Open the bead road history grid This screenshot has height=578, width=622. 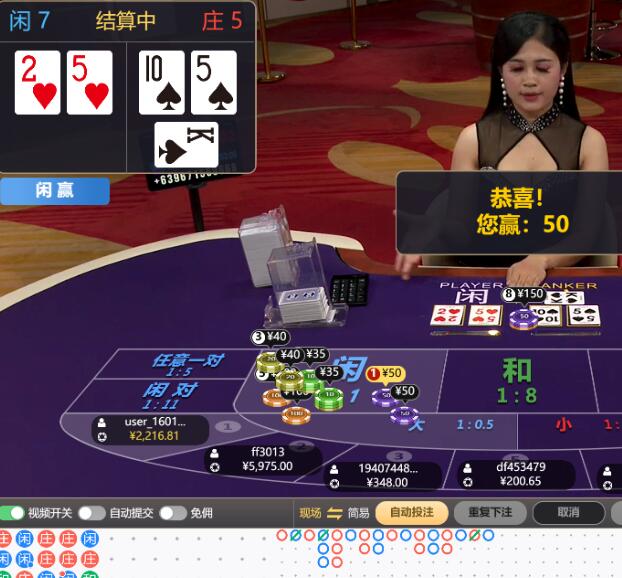click(50, 554)
